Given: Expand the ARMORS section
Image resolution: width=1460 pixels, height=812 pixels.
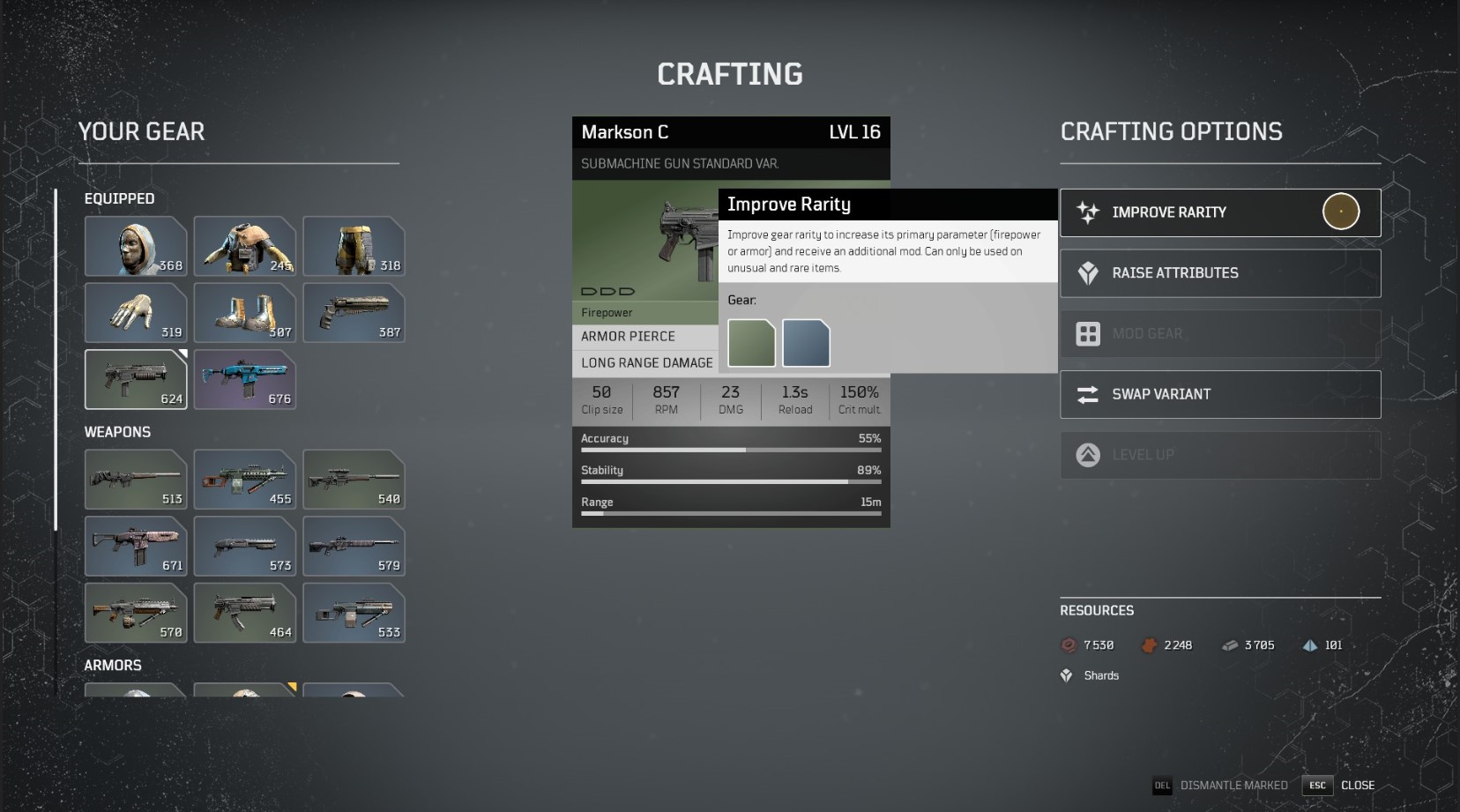Looking at the screenshot, I should 113,665.
